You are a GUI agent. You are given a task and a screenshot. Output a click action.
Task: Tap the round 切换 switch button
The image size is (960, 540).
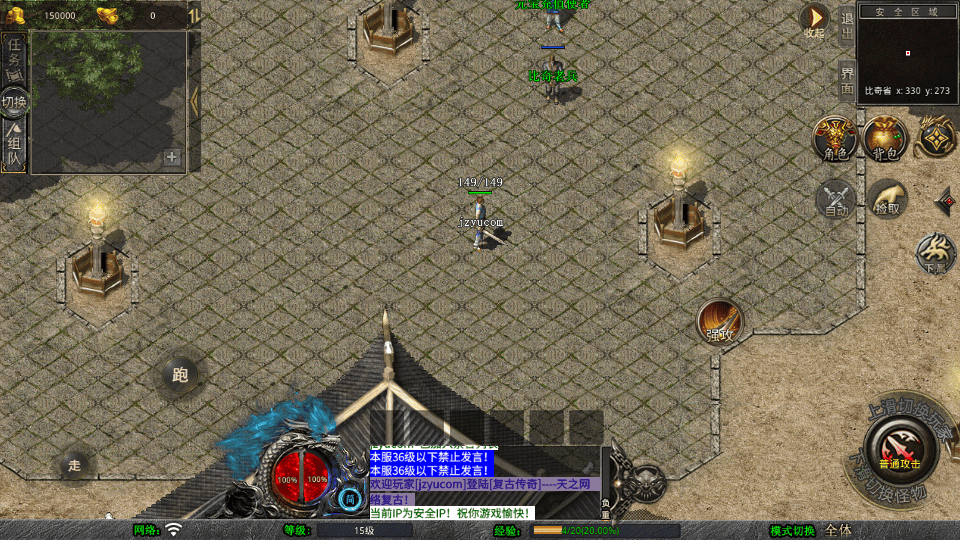click(15, 101)
